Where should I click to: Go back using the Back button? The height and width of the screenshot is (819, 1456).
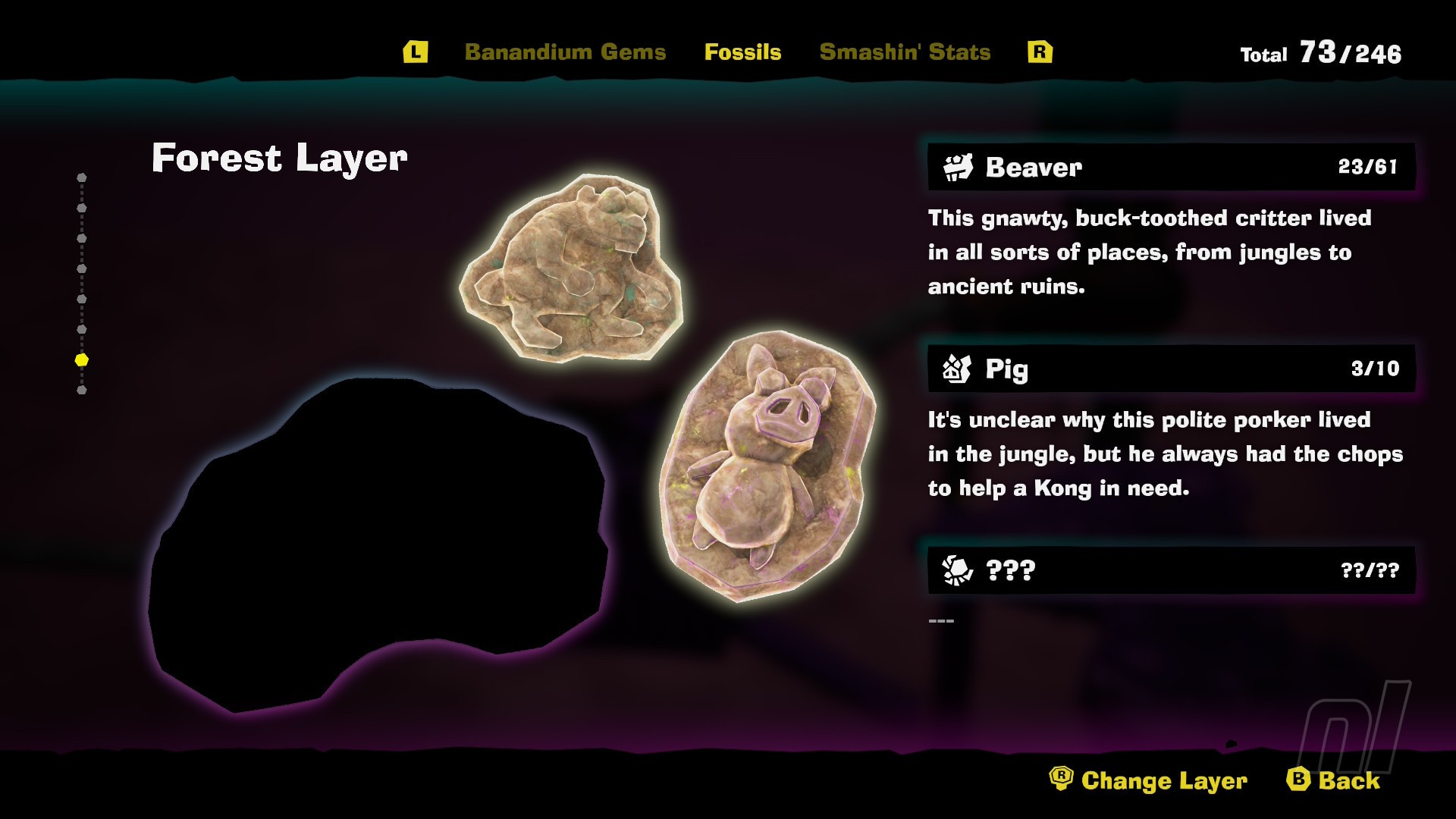point(1334,780)
